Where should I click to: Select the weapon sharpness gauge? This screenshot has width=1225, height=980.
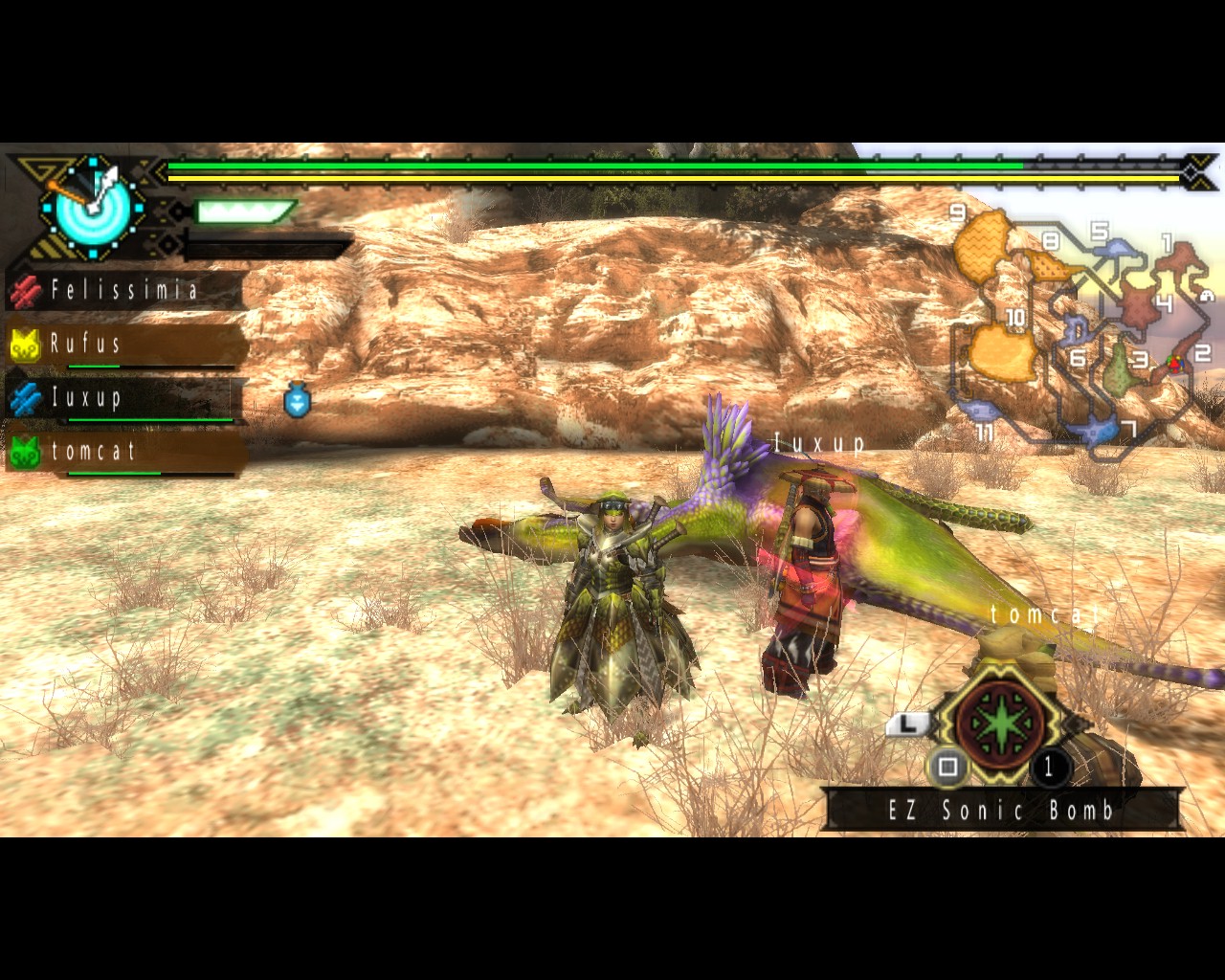(245, 212)
